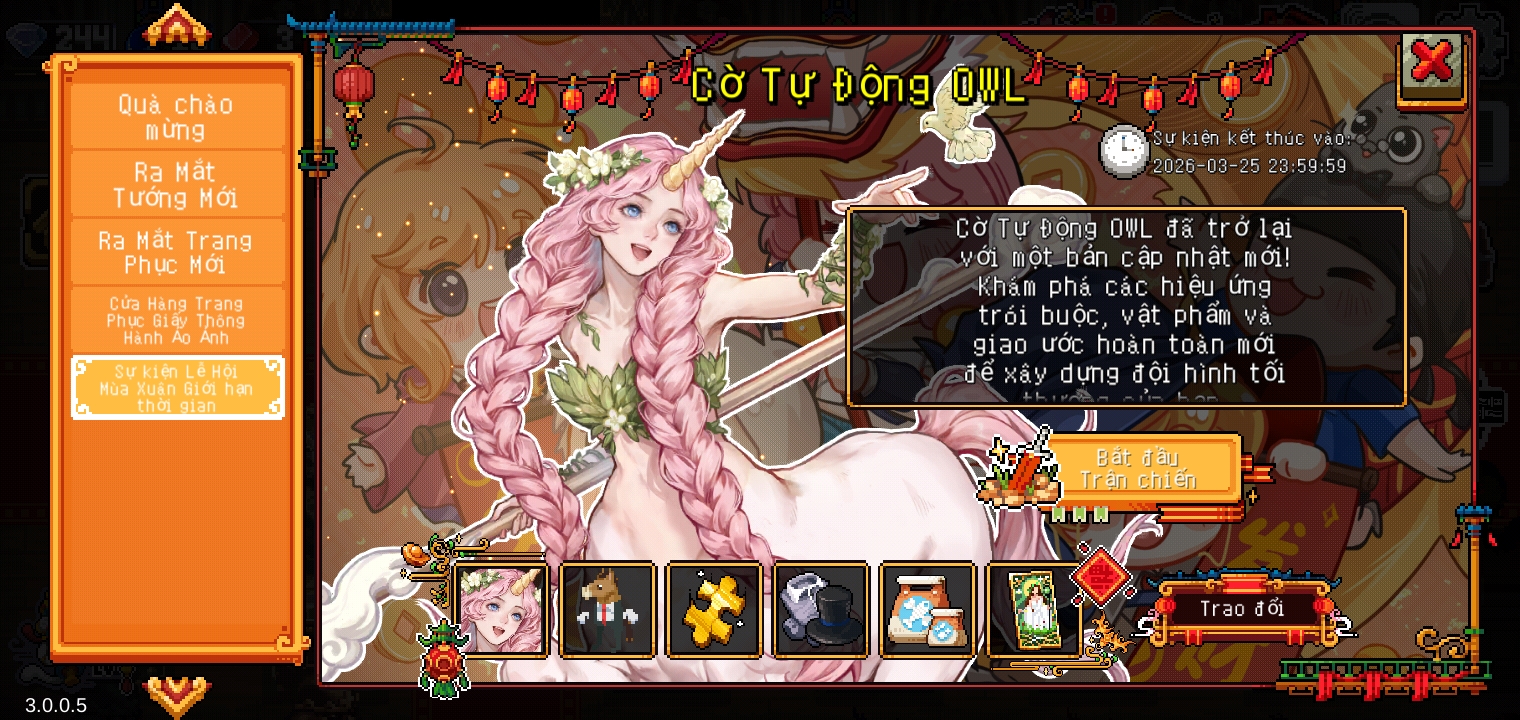1520x720 pixels.
Task: Click the golden crown icon at top
Action: pyautogui.click(x=177, y=27)
